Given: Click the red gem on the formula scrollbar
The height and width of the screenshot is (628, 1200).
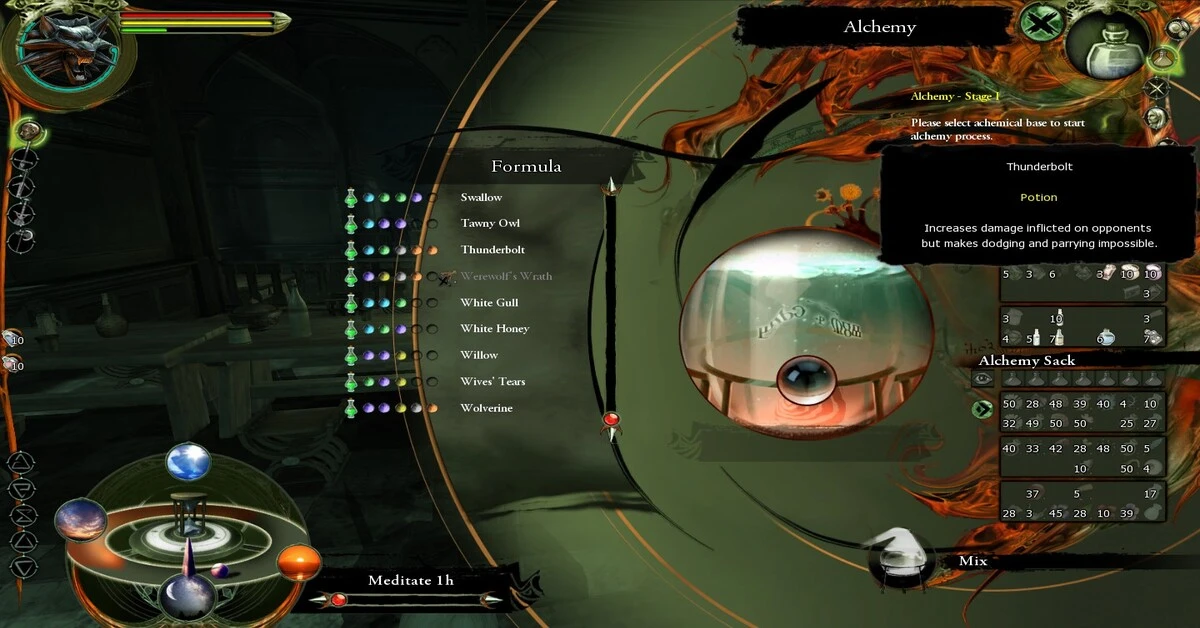Looking at the screenshot, I should pos(611,418).
